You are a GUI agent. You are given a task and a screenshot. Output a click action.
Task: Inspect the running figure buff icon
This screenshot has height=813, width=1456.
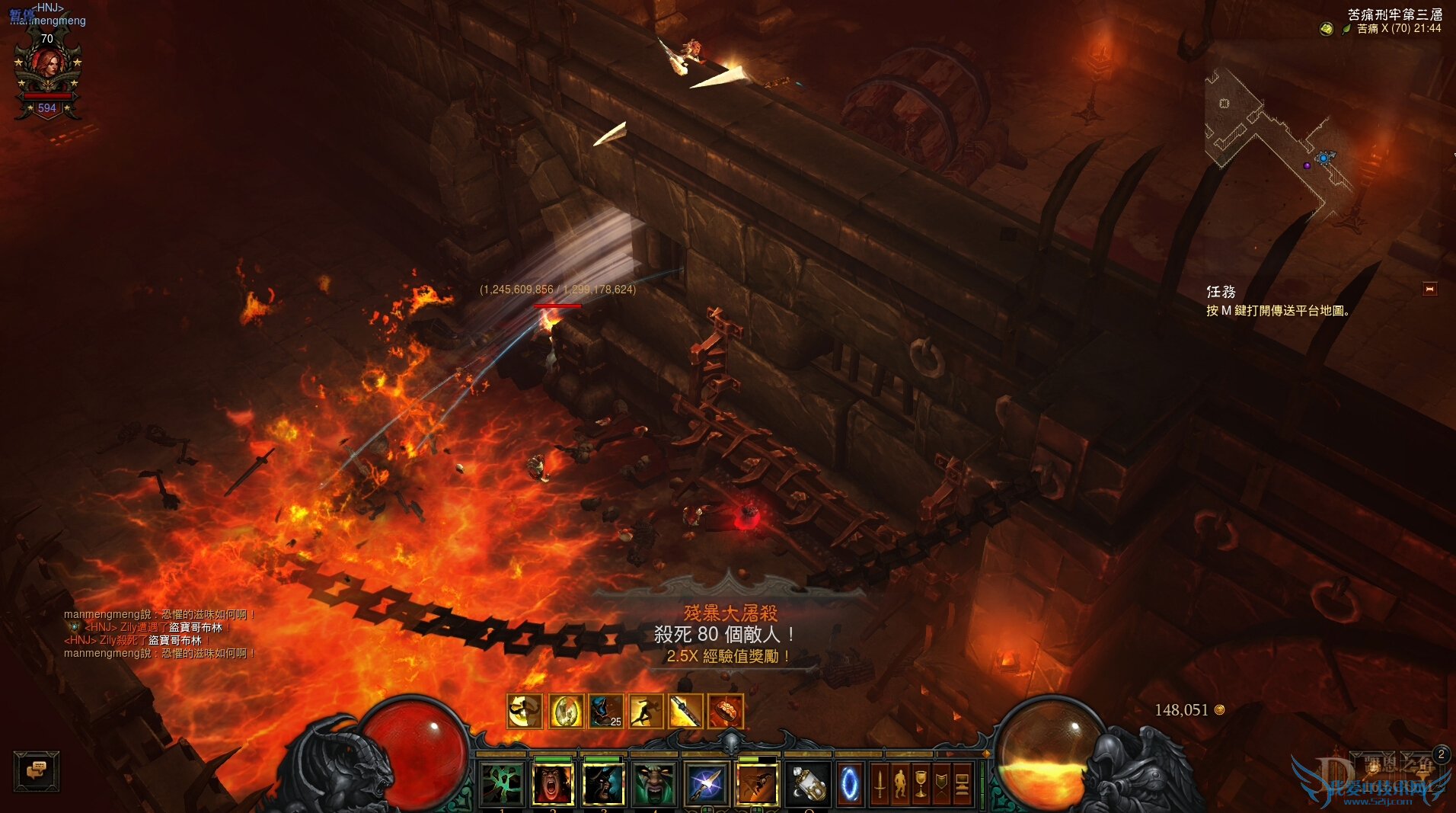point(645,712)
